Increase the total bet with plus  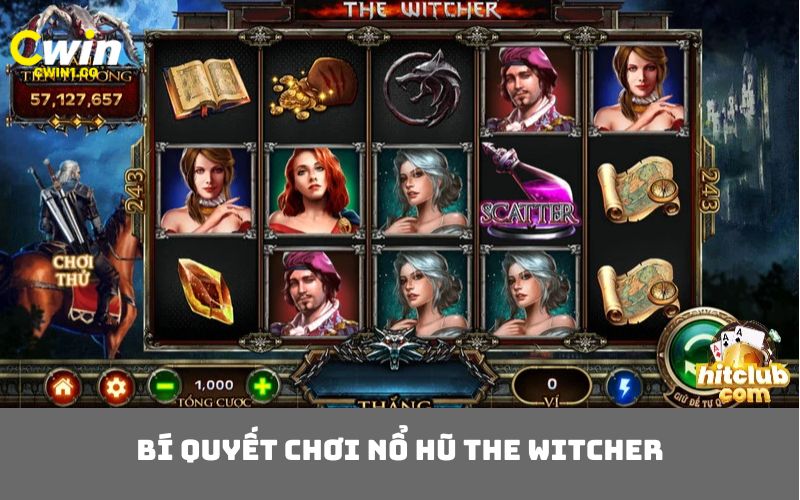[x=262, y=385]
